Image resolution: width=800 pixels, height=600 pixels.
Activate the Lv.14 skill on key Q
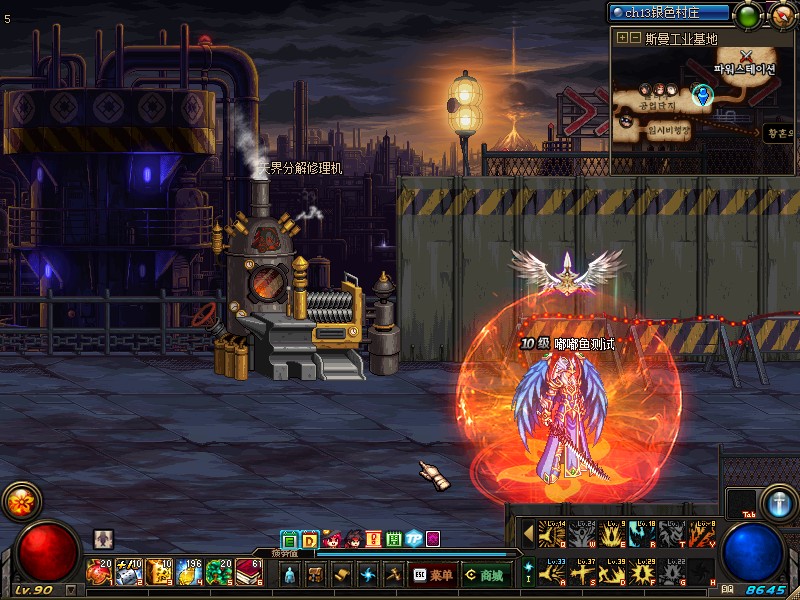coord(553,534)
